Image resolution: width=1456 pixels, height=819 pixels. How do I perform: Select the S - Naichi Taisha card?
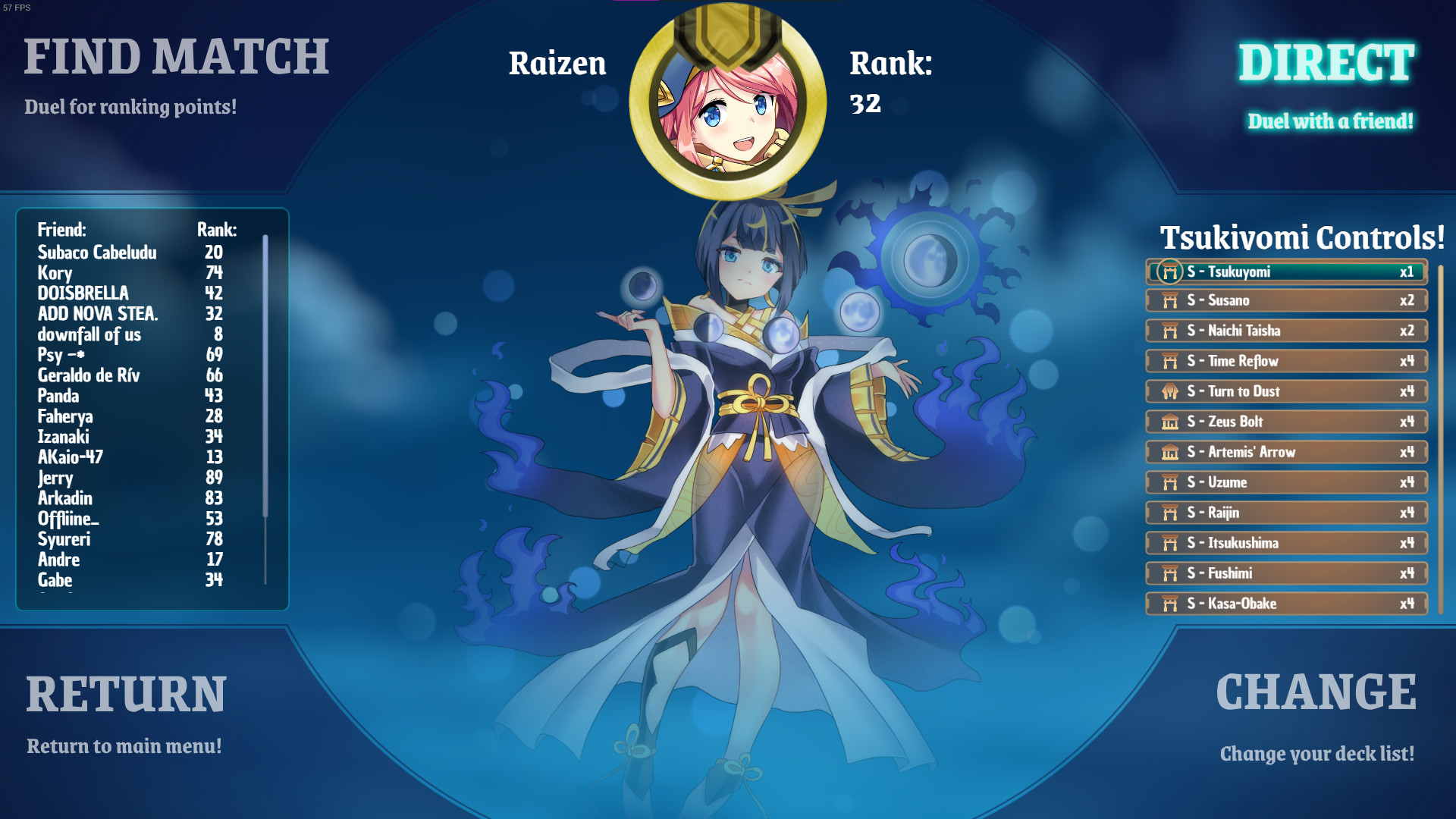click(1285, 331)
